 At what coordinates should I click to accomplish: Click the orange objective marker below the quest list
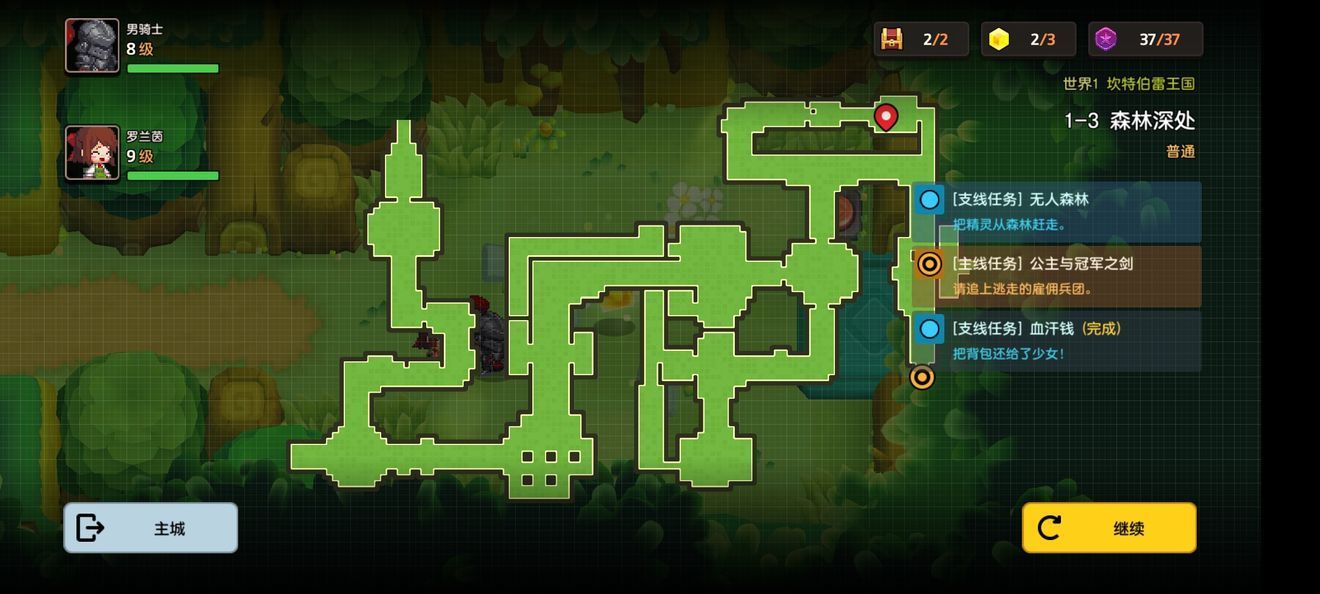coord(922,377)
